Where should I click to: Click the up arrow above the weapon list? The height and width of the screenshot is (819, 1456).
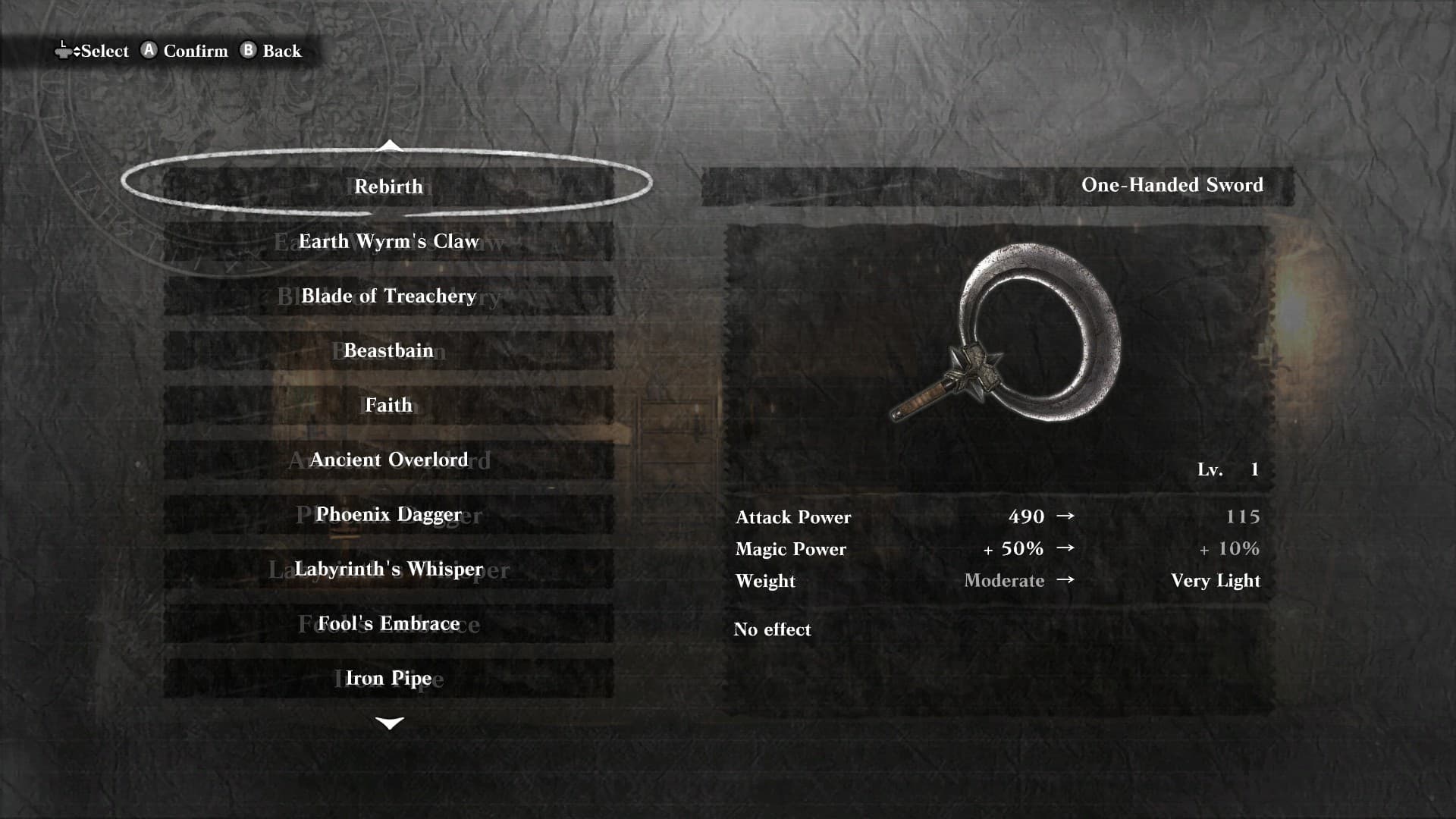point(389,145)
